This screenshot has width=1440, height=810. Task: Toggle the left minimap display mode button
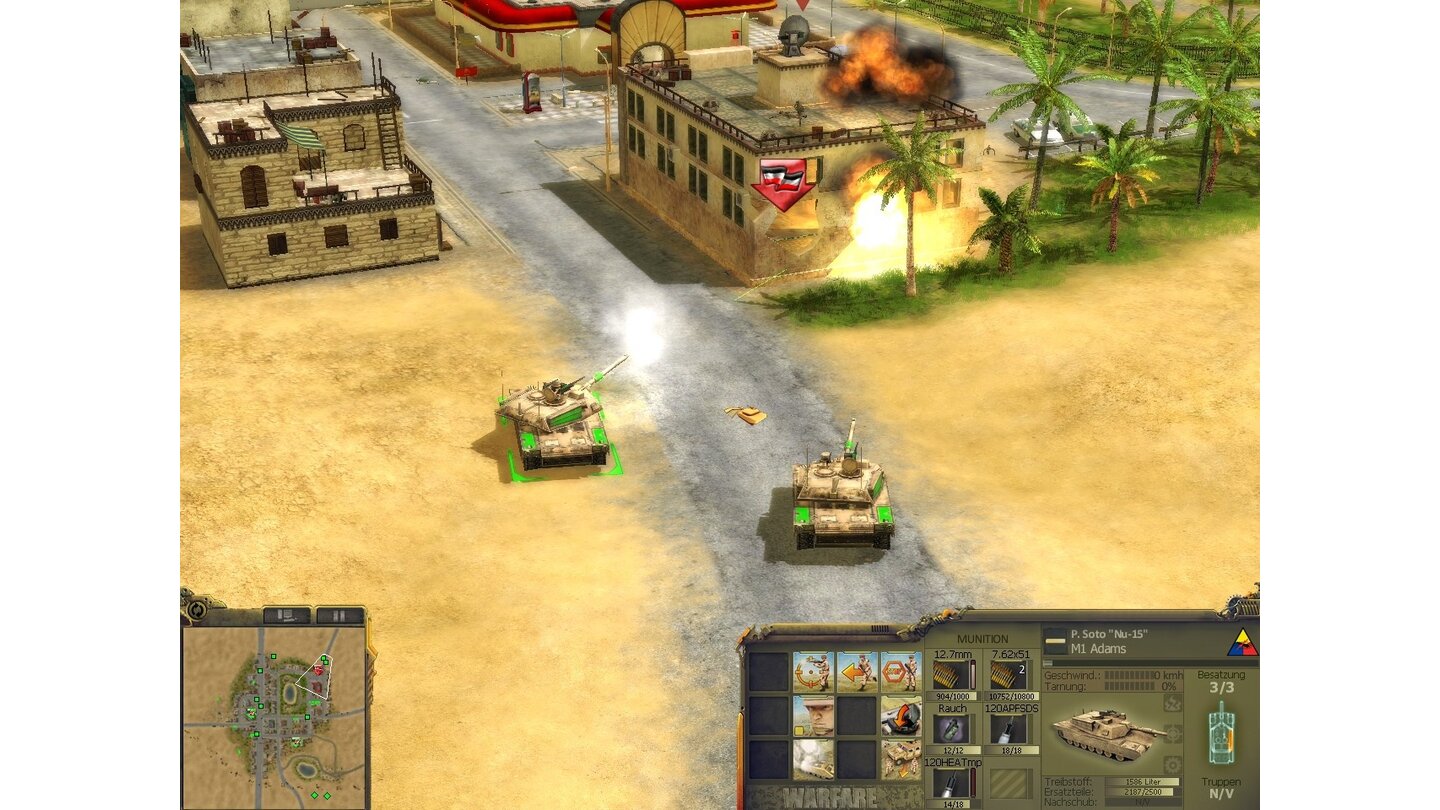286,614
